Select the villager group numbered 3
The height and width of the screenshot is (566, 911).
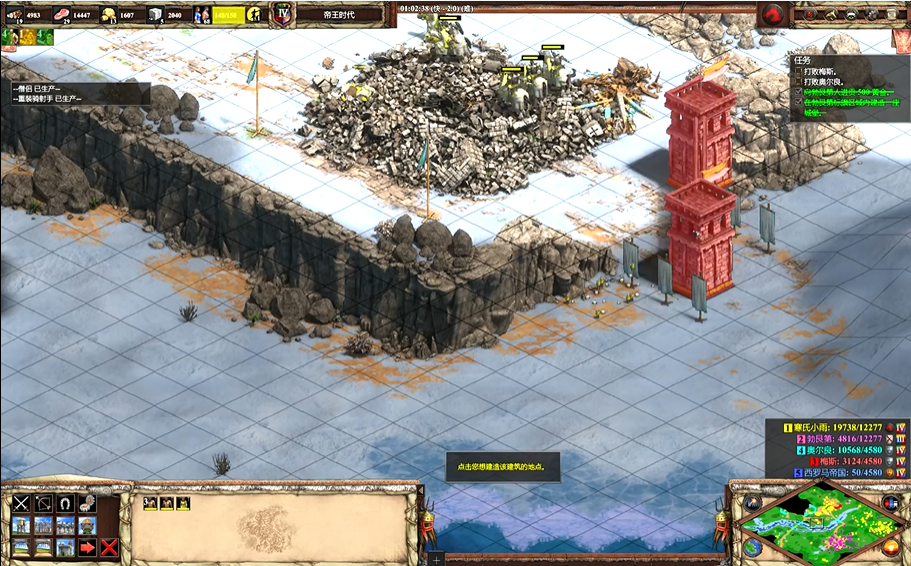[x=150, y=503]
